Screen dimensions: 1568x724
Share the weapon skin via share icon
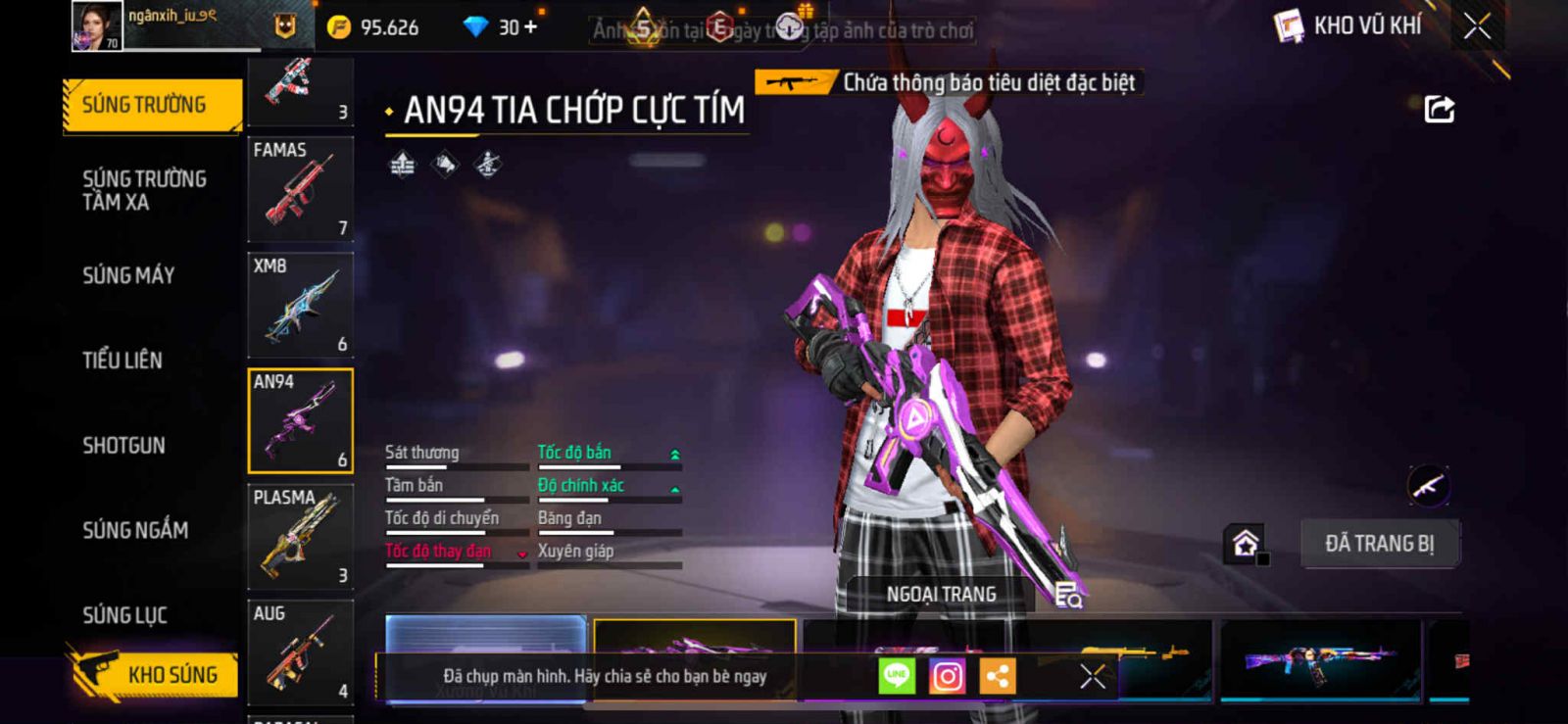point(1439,109)
